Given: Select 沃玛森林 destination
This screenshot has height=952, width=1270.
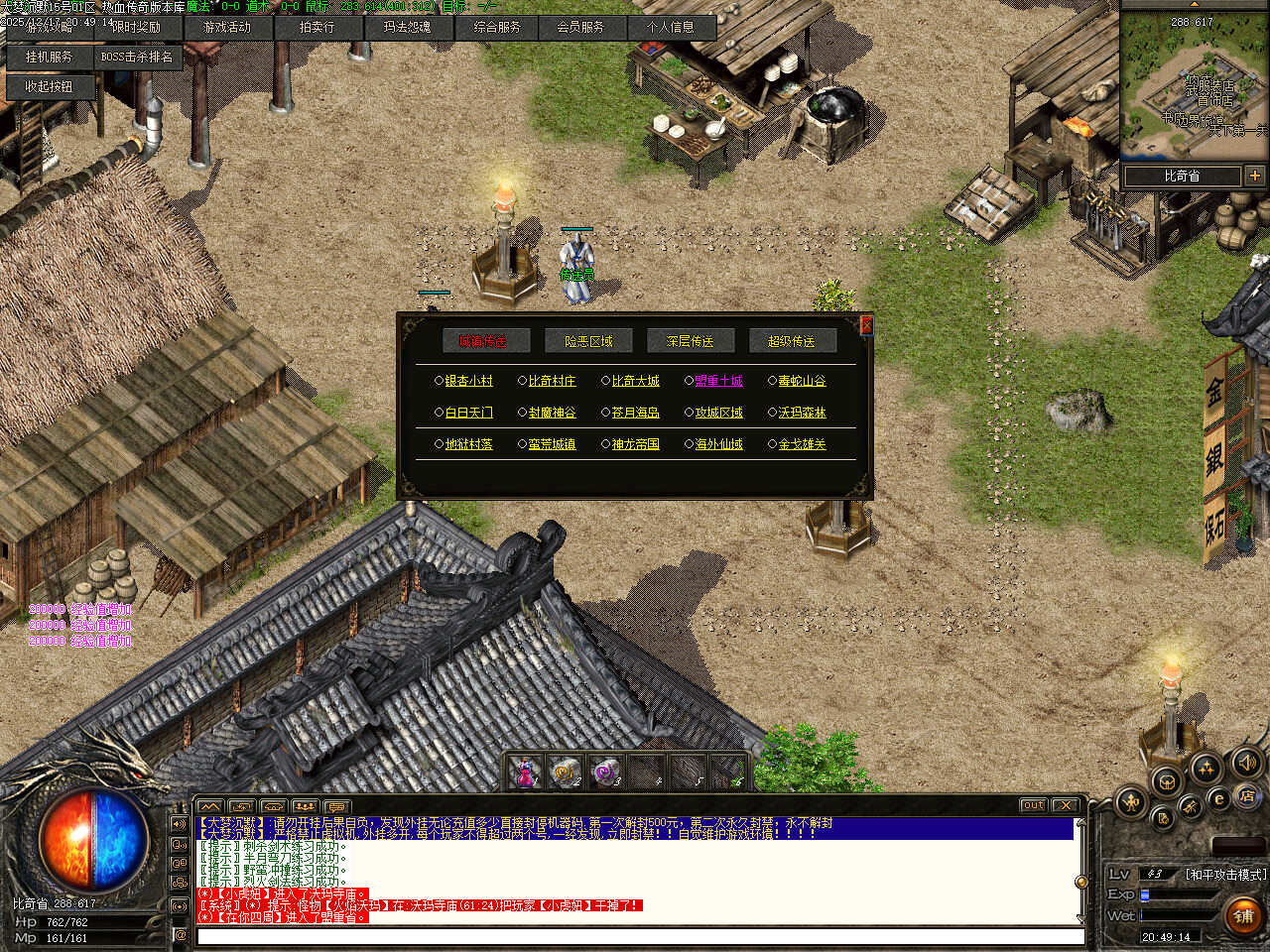Looking at the screenshot, I should click(x=802, y=413).
